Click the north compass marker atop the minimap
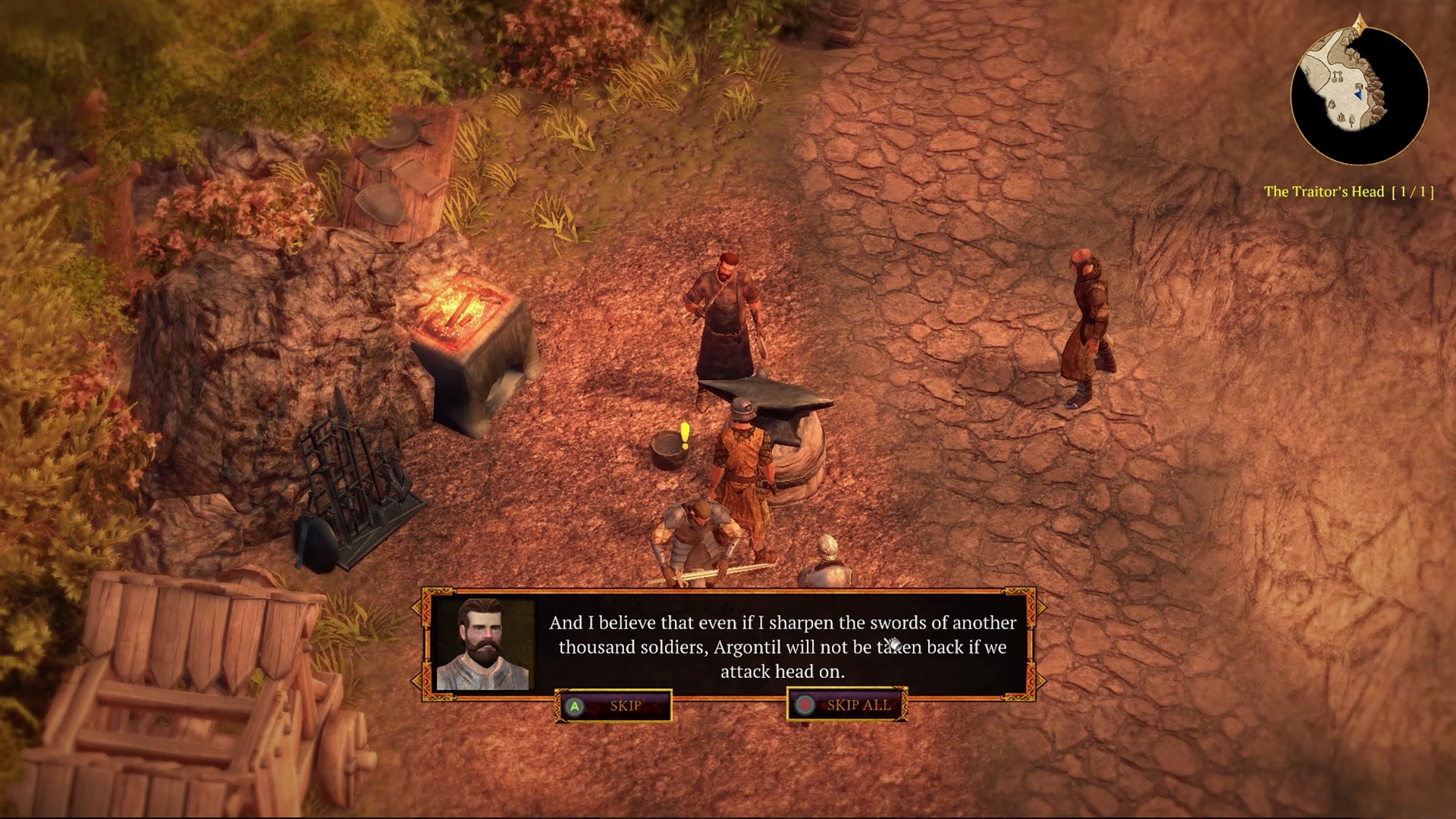 click(x=1360, y=23)
